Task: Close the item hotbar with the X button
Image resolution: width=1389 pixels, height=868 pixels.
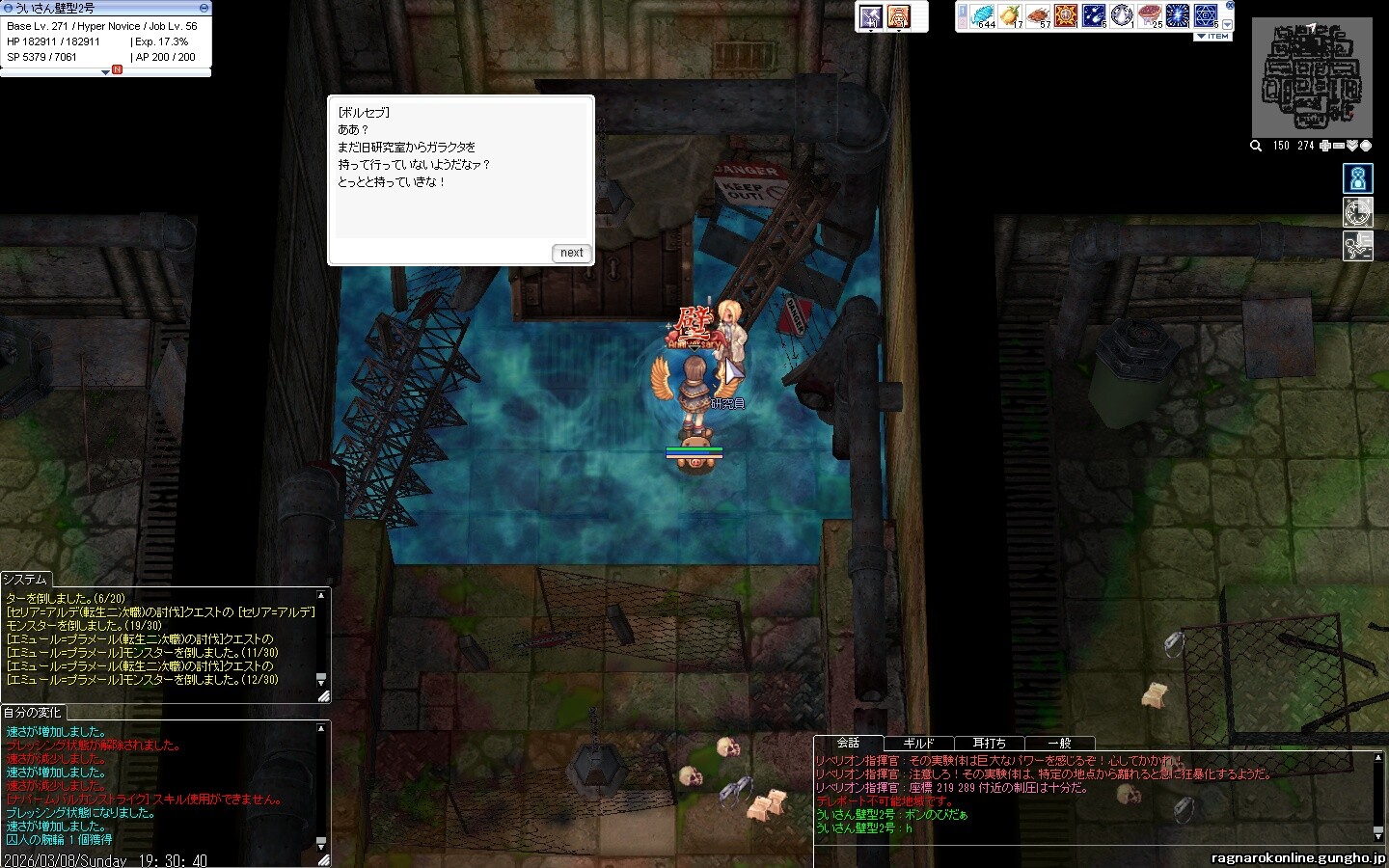Action: pyautogui.click(x=1230, y=6)
